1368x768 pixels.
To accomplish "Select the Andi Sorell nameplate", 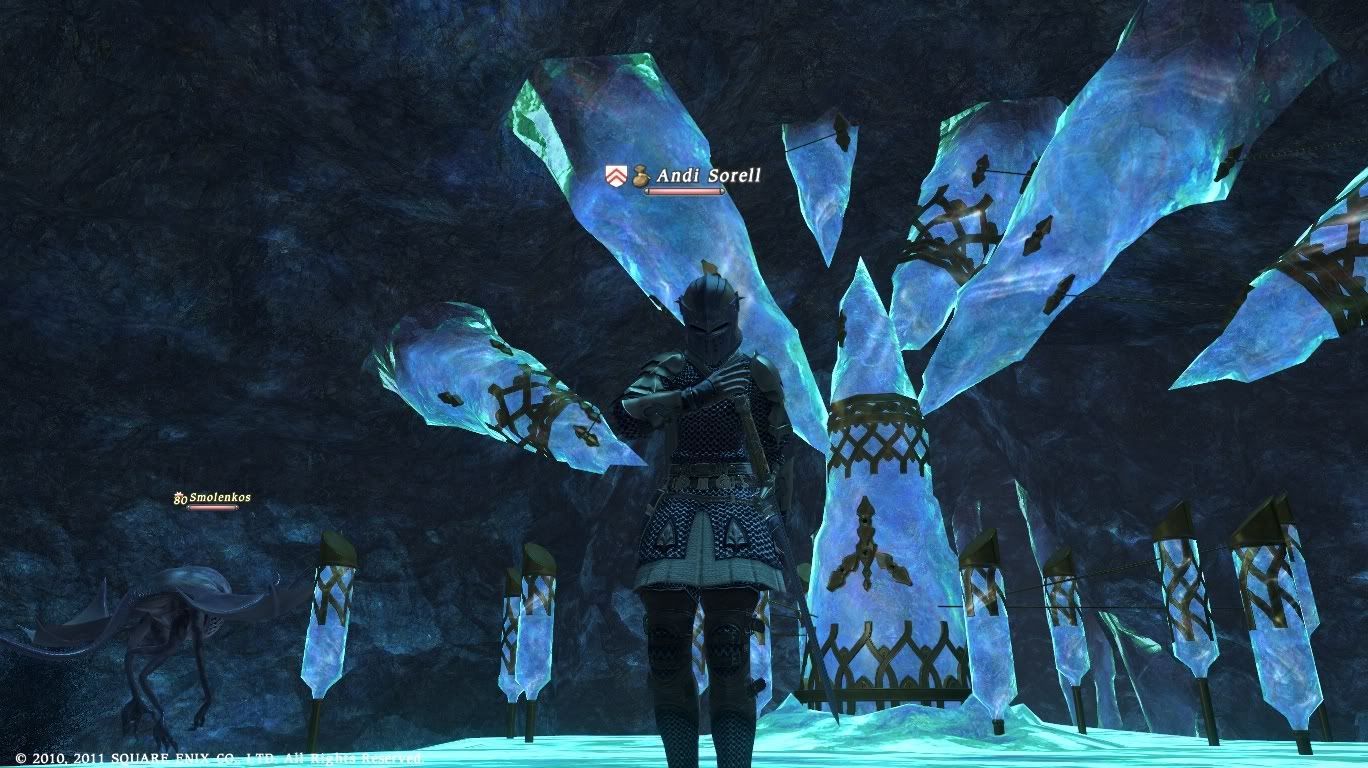I will [708, 176].
